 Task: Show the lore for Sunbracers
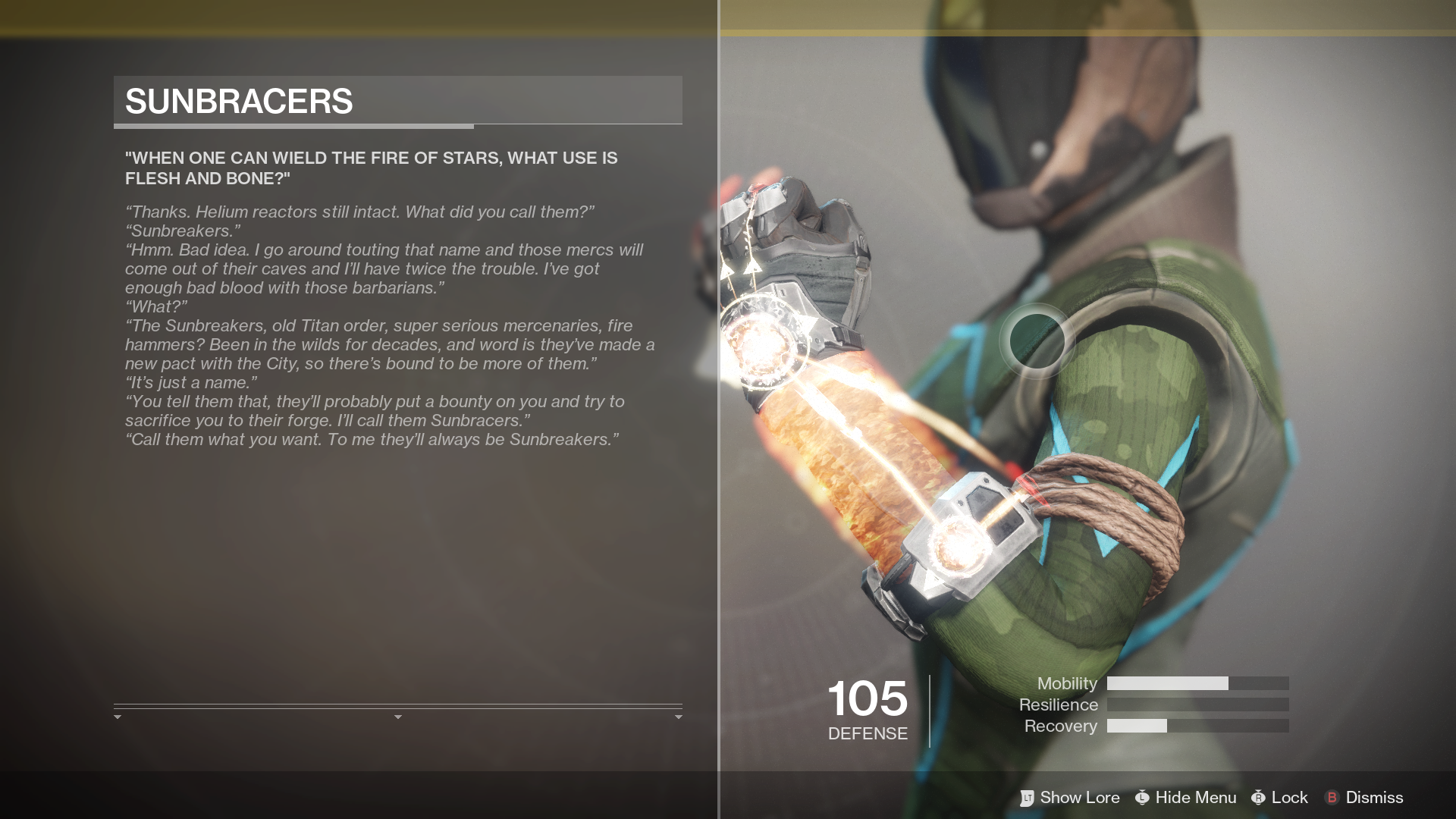point(1070,798)
